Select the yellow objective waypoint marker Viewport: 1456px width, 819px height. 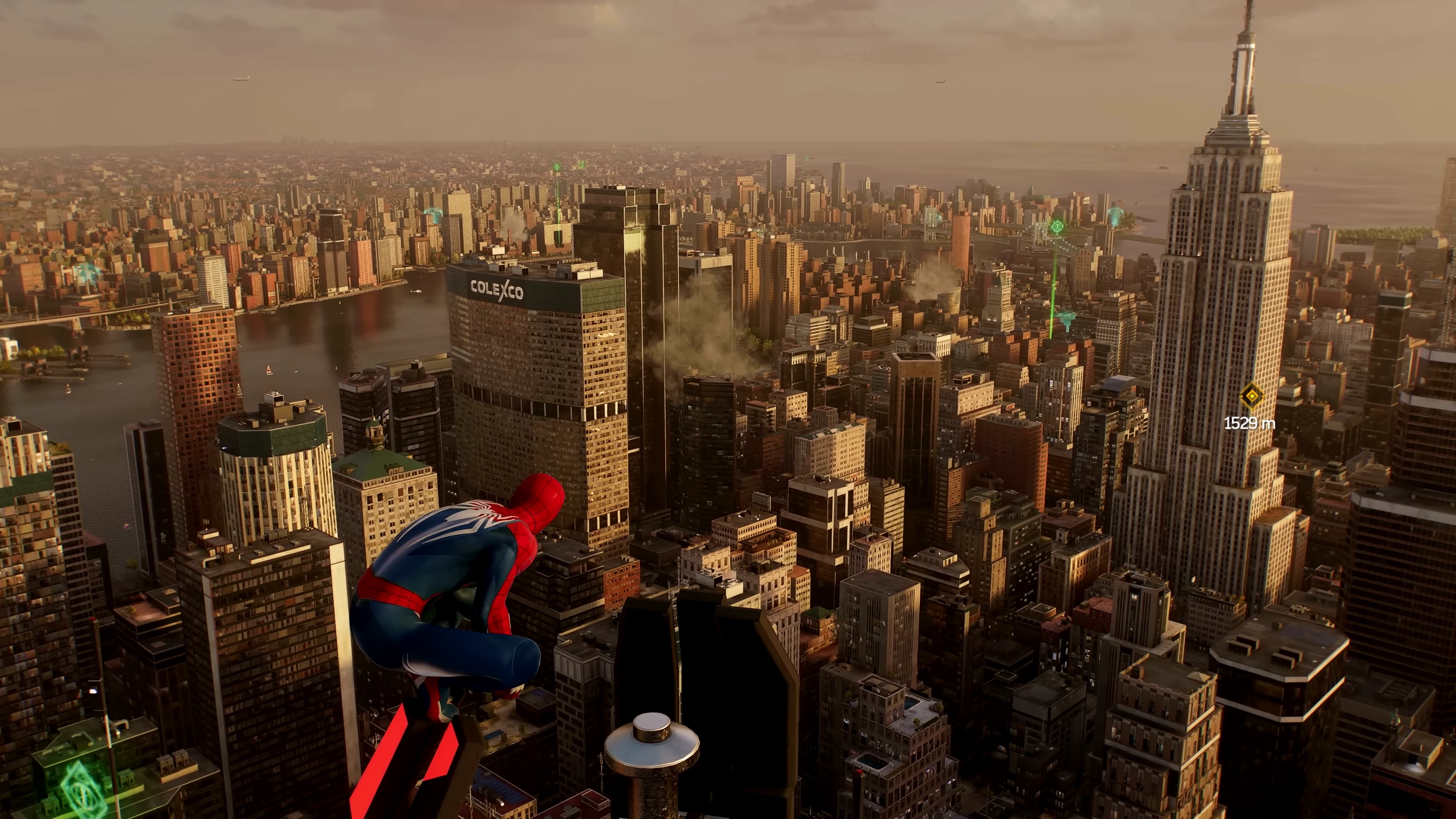[1251, 396]
